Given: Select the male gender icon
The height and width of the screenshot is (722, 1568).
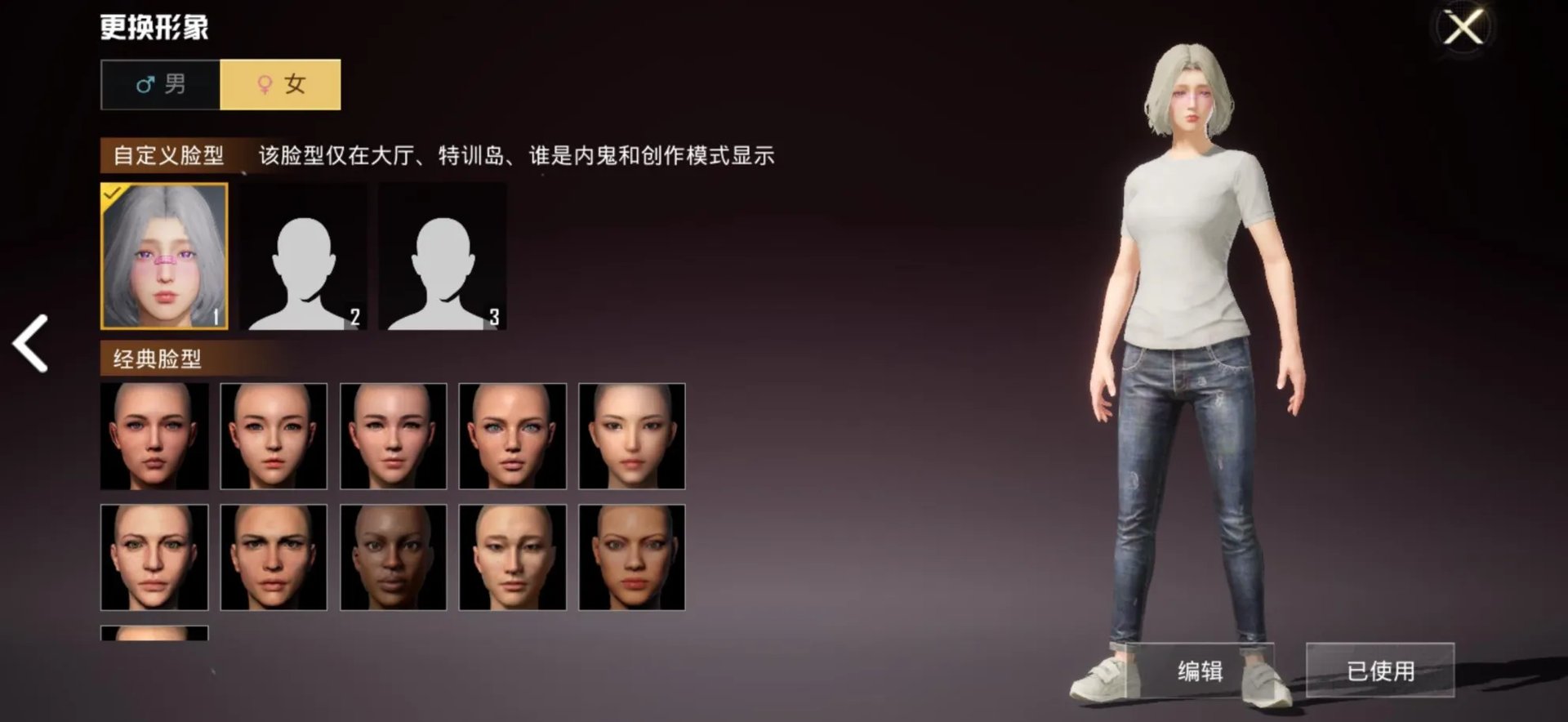Looking at the screenshot, I should [x=145, y=84].
